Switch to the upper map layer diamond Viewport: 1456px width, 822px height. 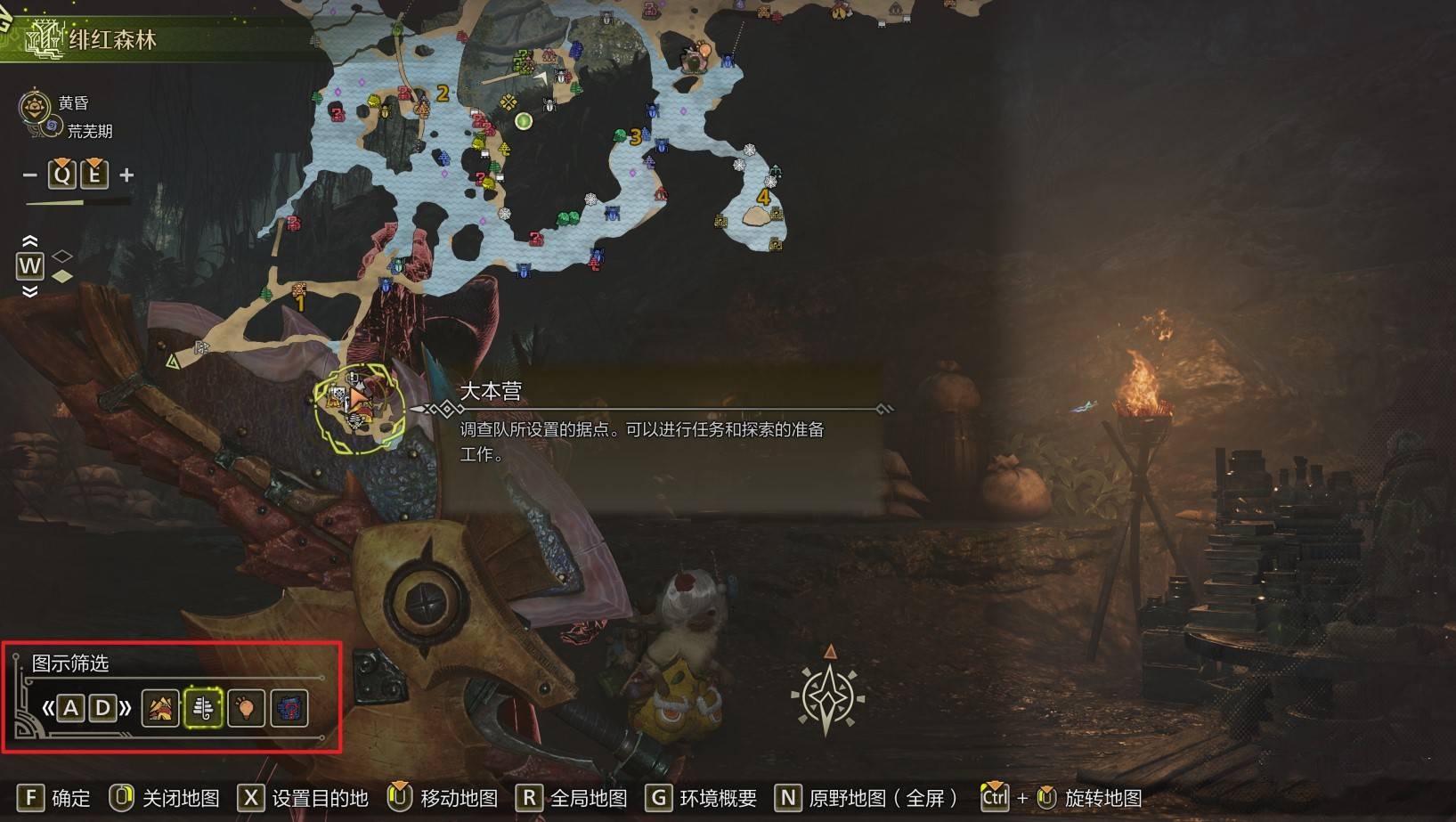point(61,256)
